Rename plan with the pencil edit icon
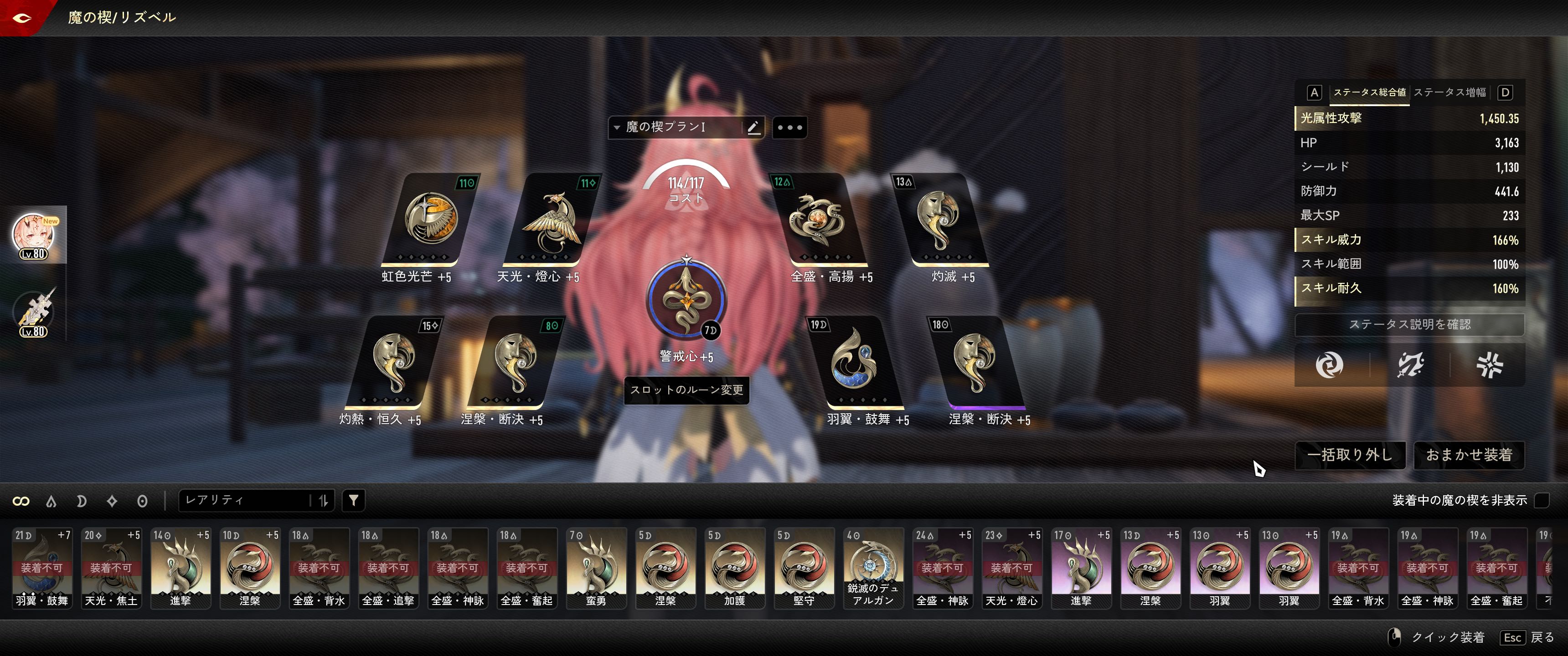Screen dimensions: 1568x656 tap(753, 127)
